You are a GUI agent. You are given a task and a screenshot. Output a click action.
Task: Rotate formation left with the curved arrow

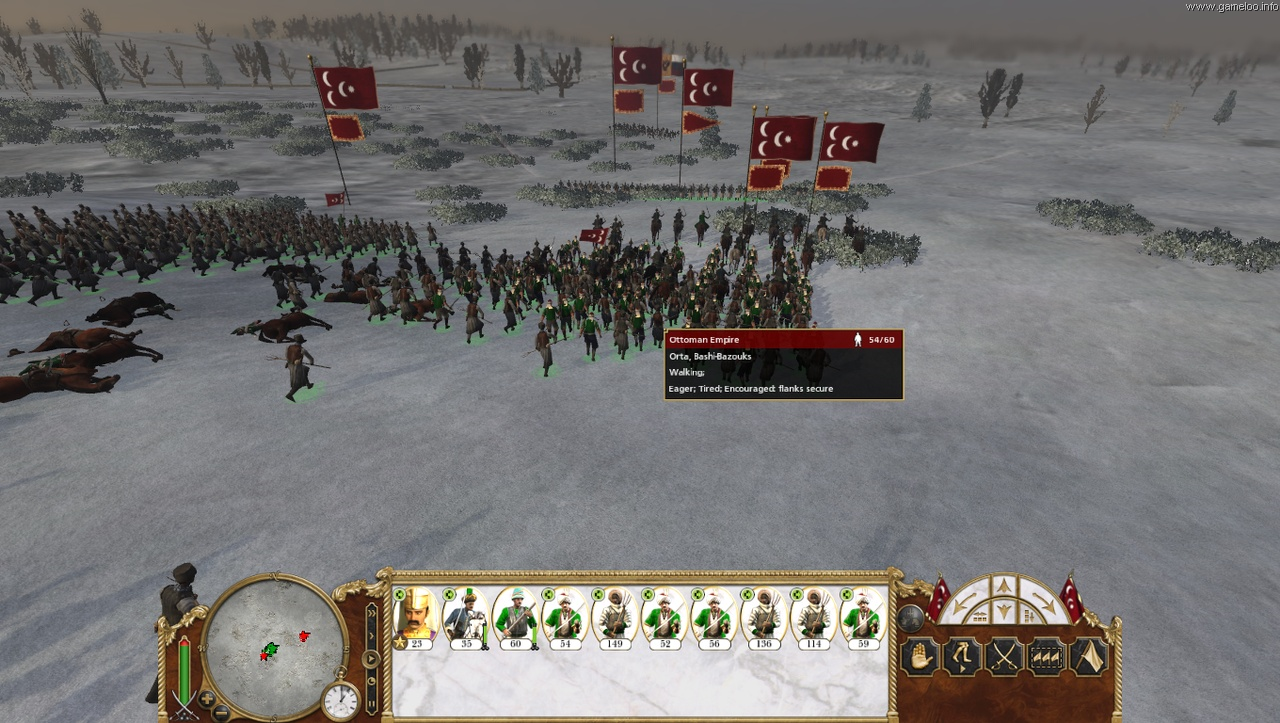(x=963, y=603)
